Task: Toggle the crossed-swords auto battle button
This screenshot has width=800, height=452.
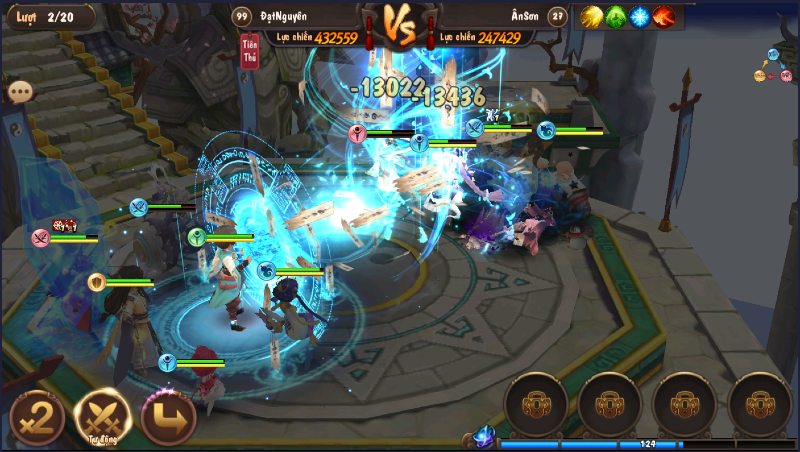Action: [x=104, y=418]
